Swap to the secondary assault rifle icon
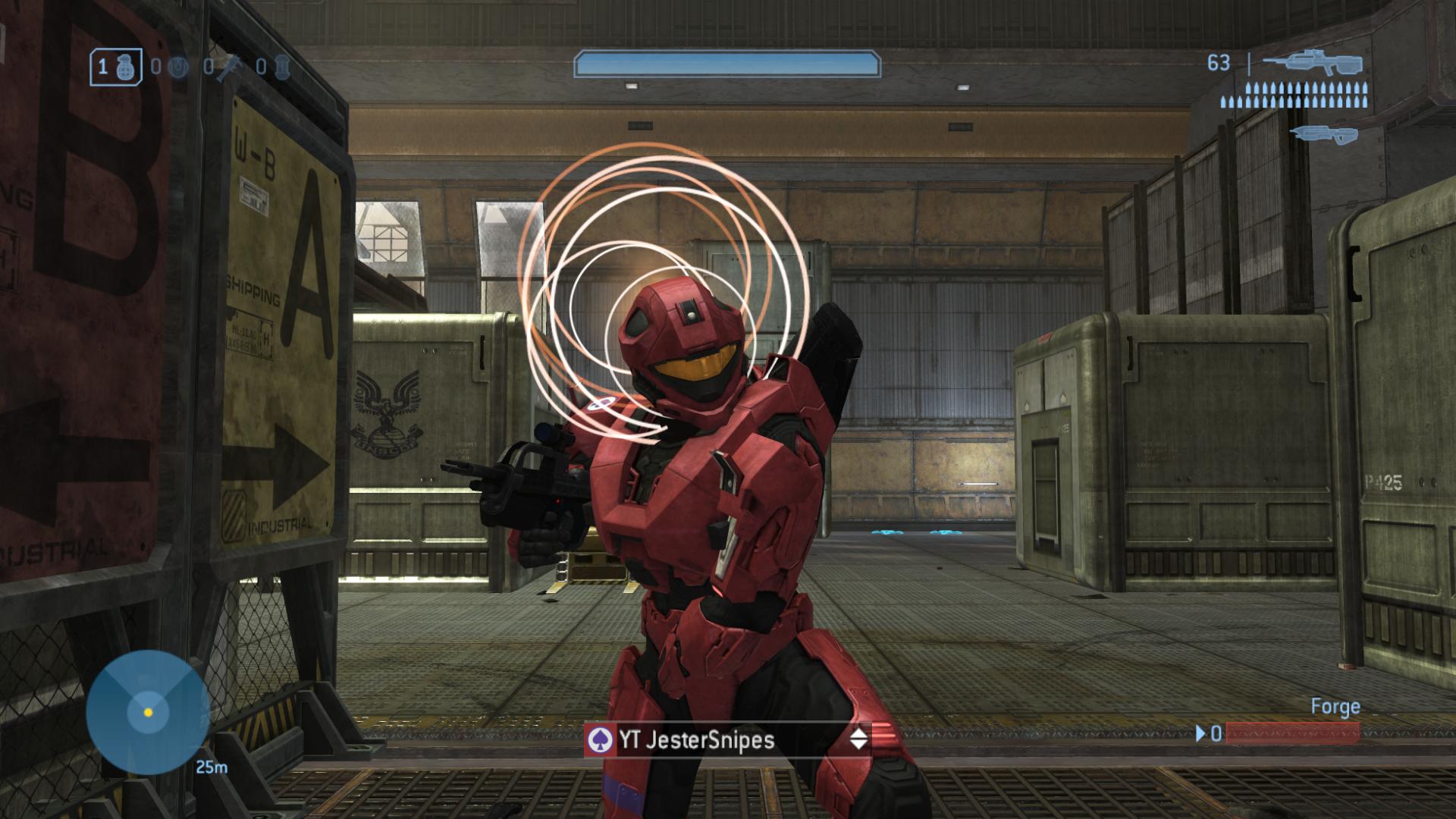This screenshot has width=1456, height=819. [1323, 134]
